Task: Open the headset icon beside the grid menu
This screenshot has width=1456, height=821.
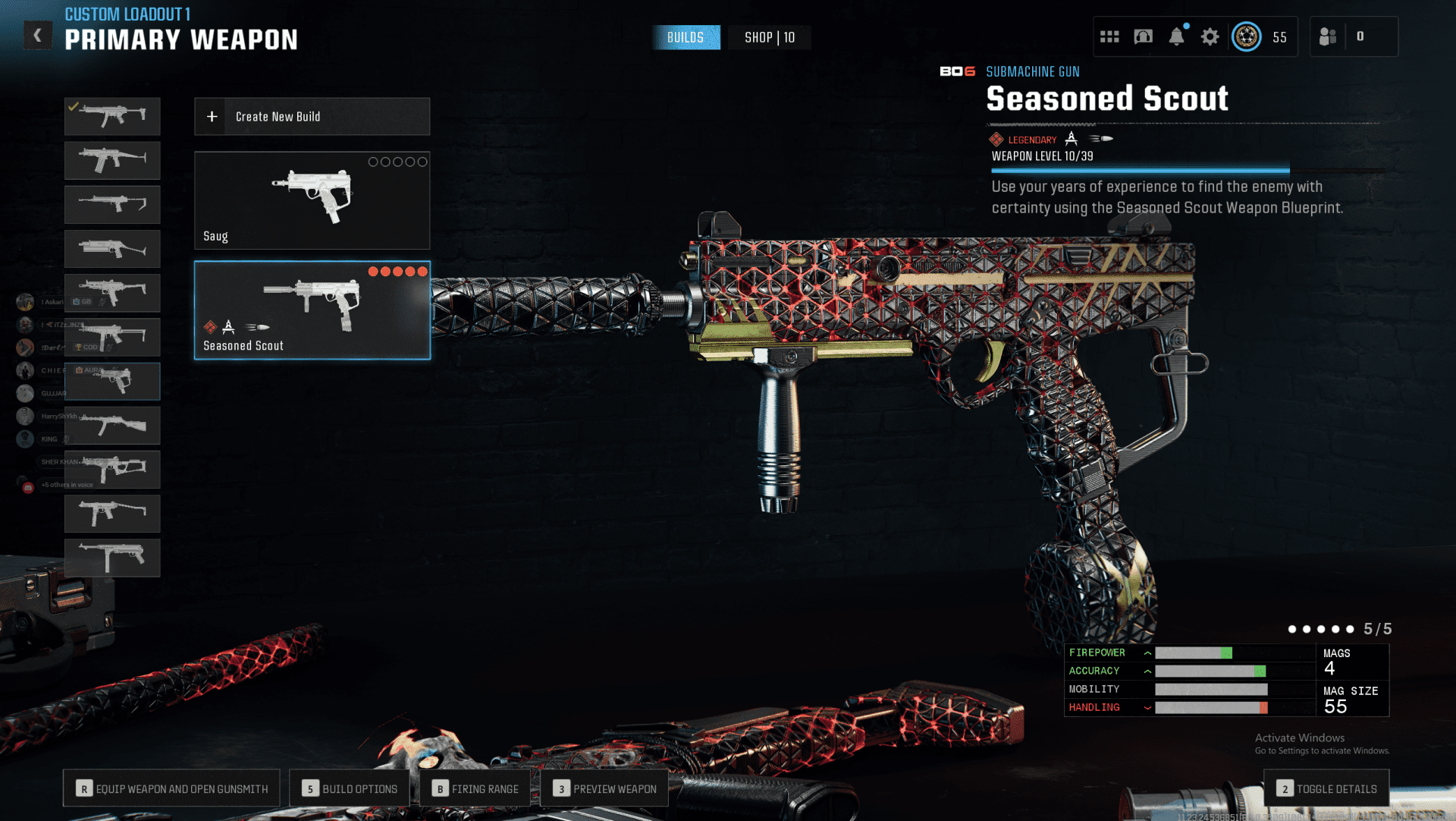Action: [x=1143, y=36]
